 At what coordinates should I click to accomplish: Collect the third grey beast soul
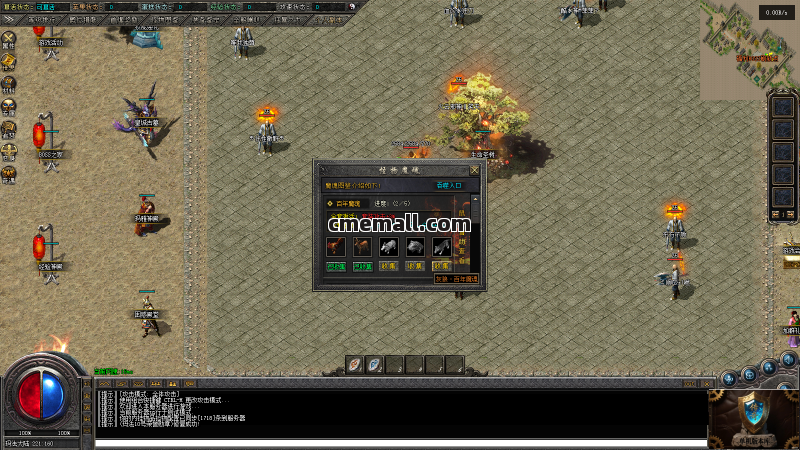coord(388,266)
